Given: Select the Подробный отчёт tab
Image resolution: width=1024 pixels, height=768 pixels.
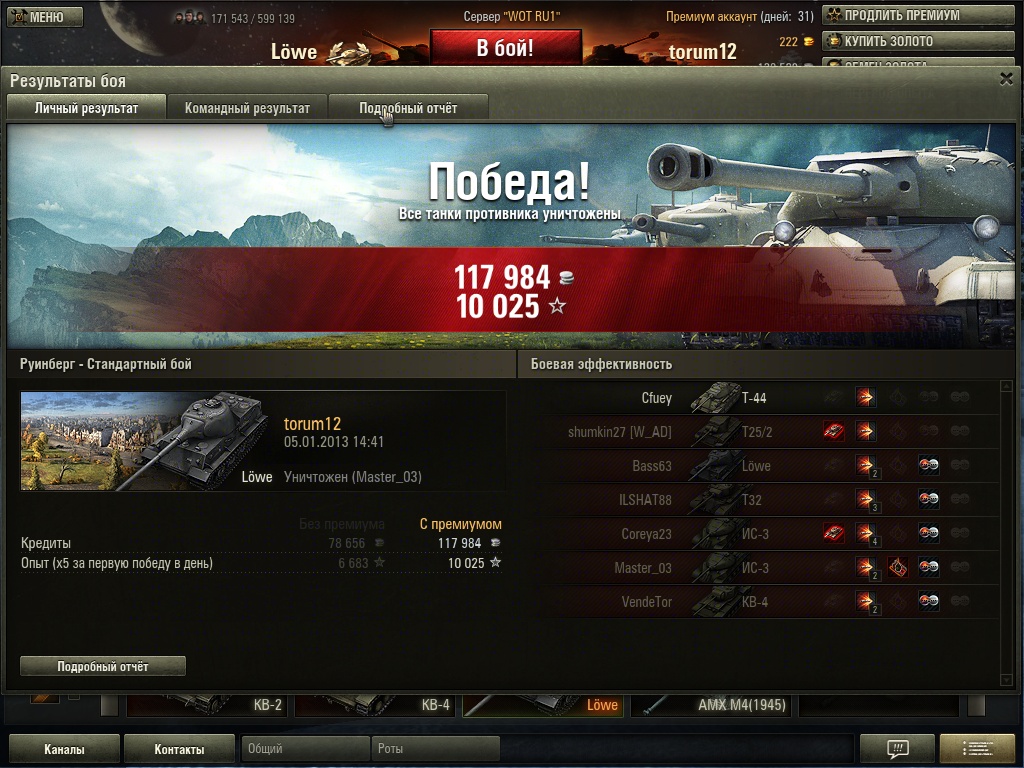Looking at the screenshot, I should pos(408,108).
